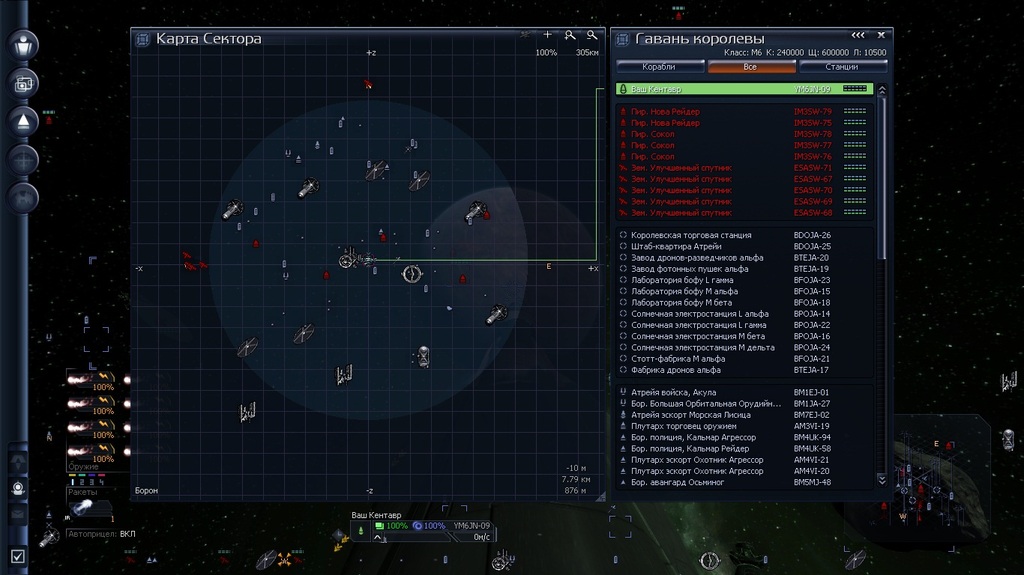Click the ship triangle sidebar icon
The width and height of the screenshot is (1024, 575).
pos(22,121)
